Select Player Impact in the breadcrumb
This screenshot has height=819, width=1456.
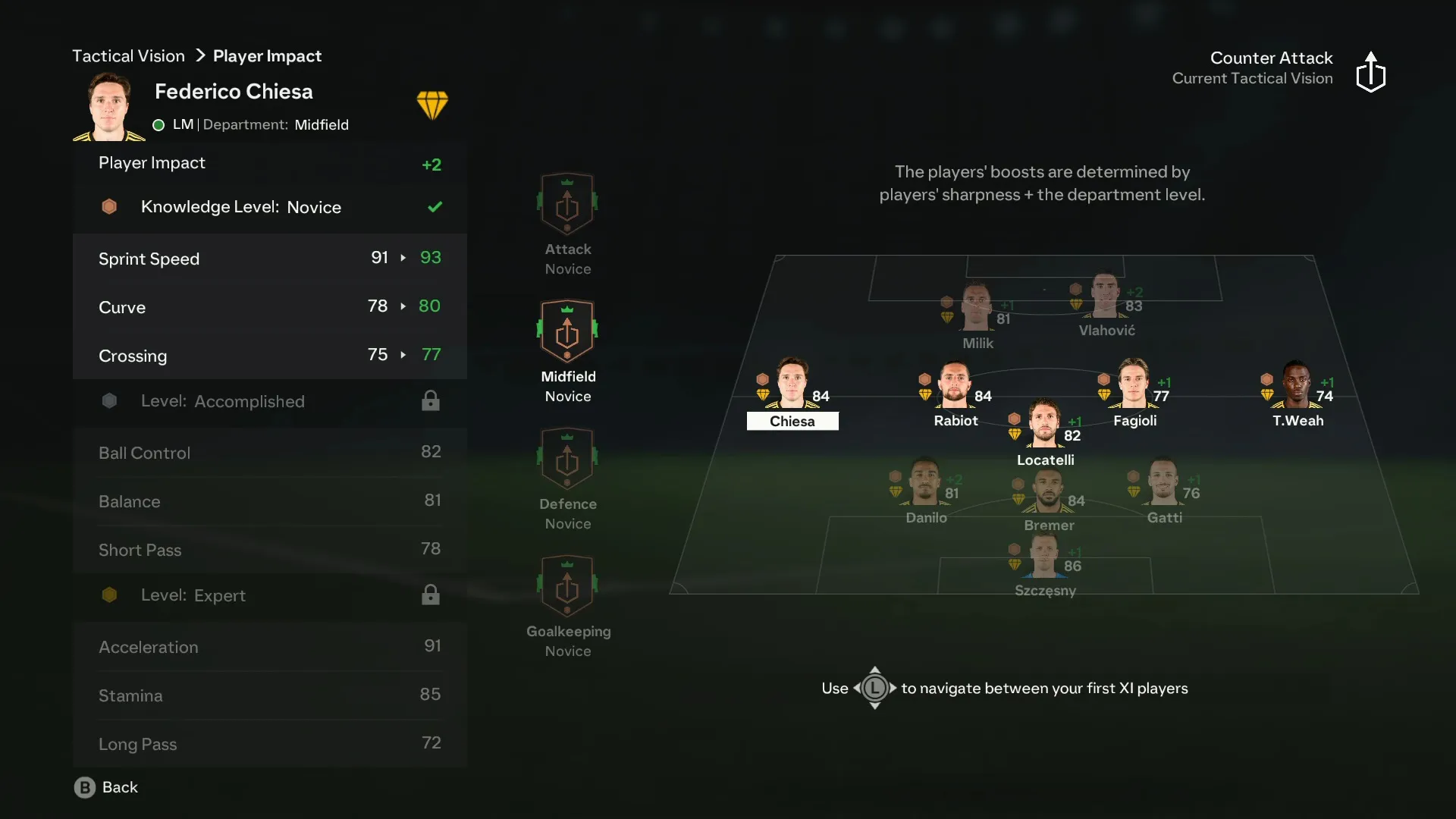coord(267,55)
